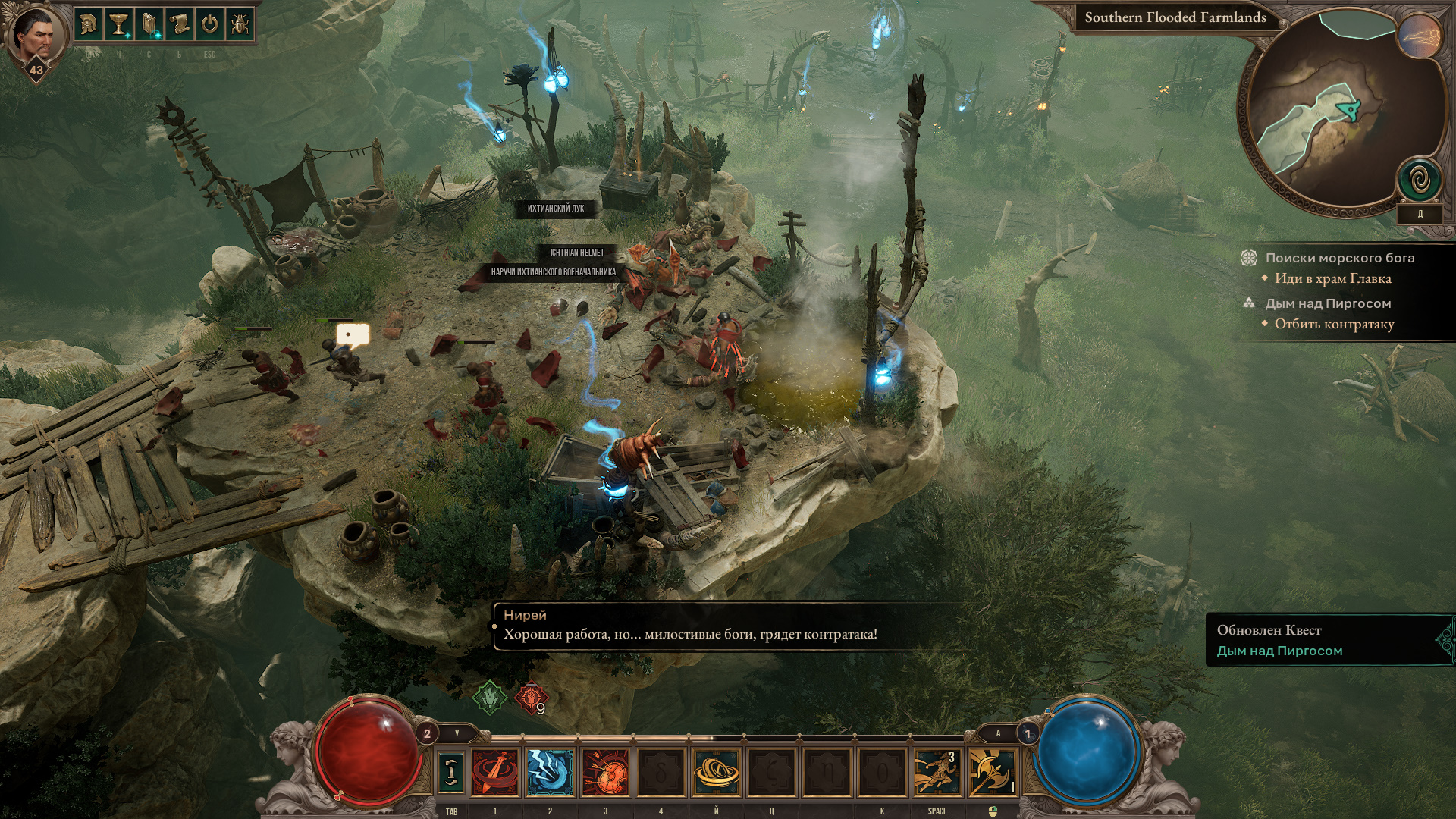1456x819 pixels.
Task: Select the golden axe attack skill
Action: click(x=991, y=771)
